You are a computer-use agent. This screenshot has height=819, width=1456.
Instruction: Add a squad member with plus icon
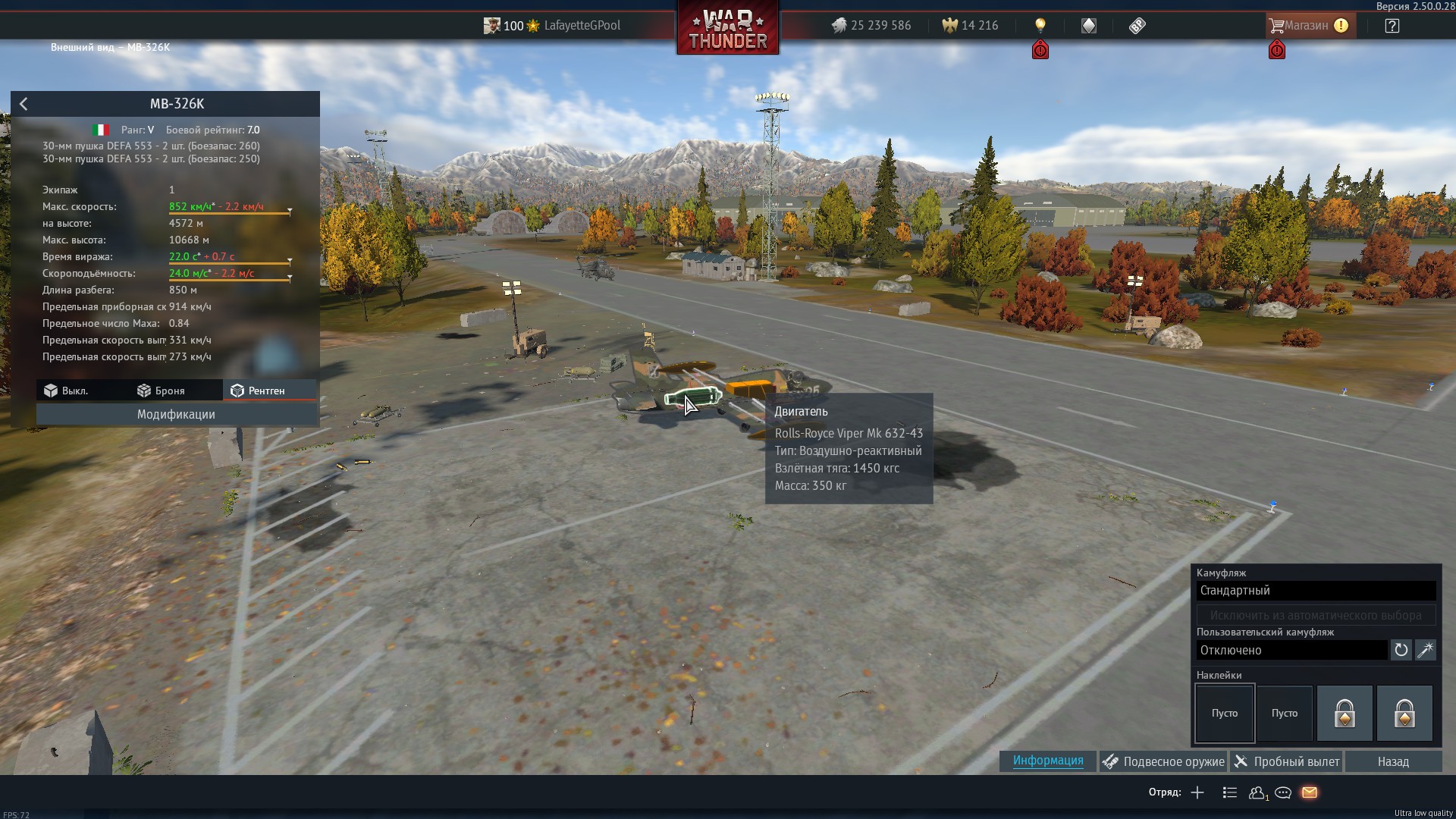pyautogui.click(x=1197, y=793)
